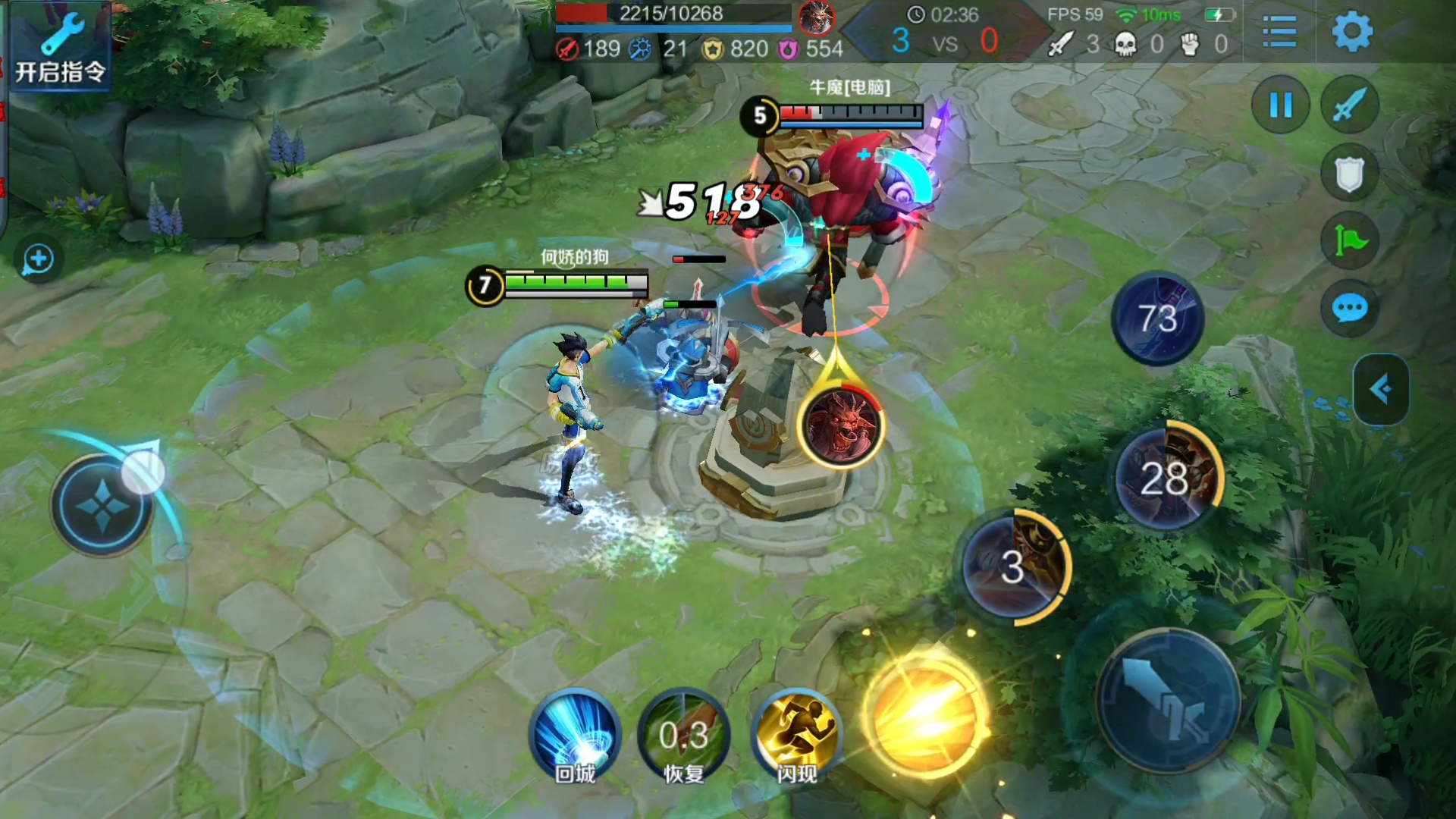The width and height of the screenshot is (1456, 819).
Task: Pause the match with the pause button
Action: coord(1281,105)
